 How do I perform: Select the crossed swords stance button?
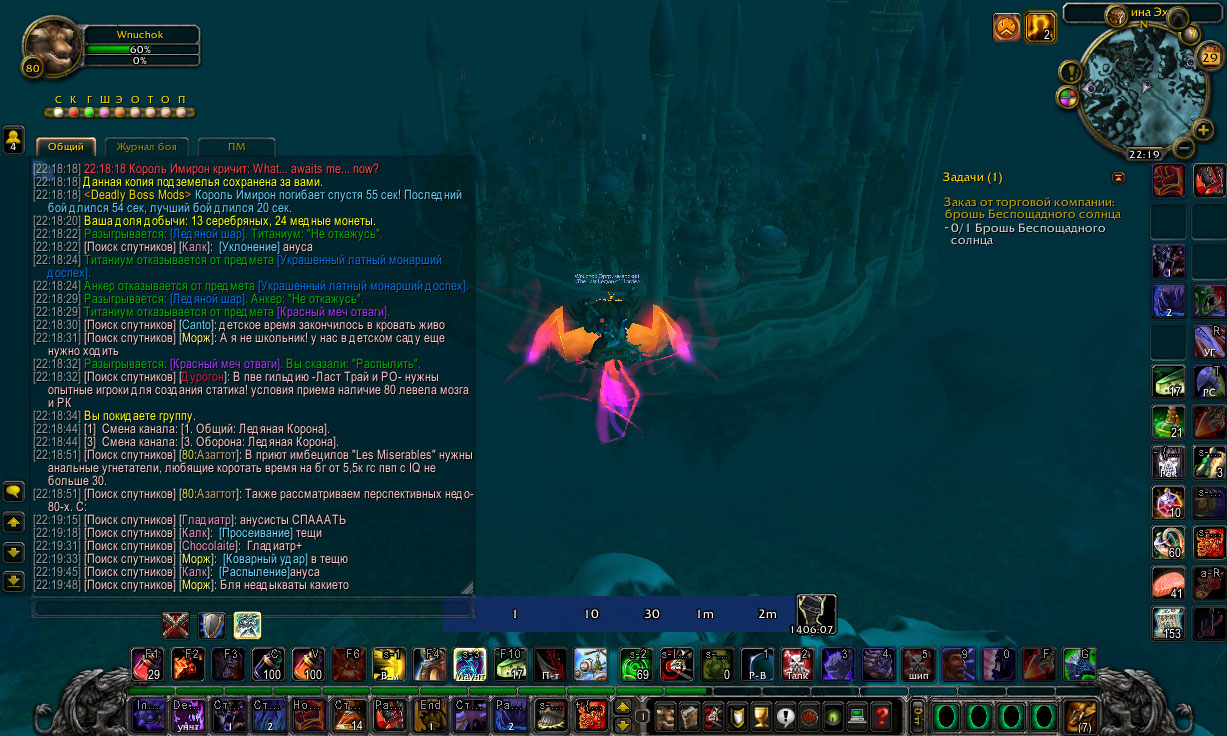coord(176,626)
